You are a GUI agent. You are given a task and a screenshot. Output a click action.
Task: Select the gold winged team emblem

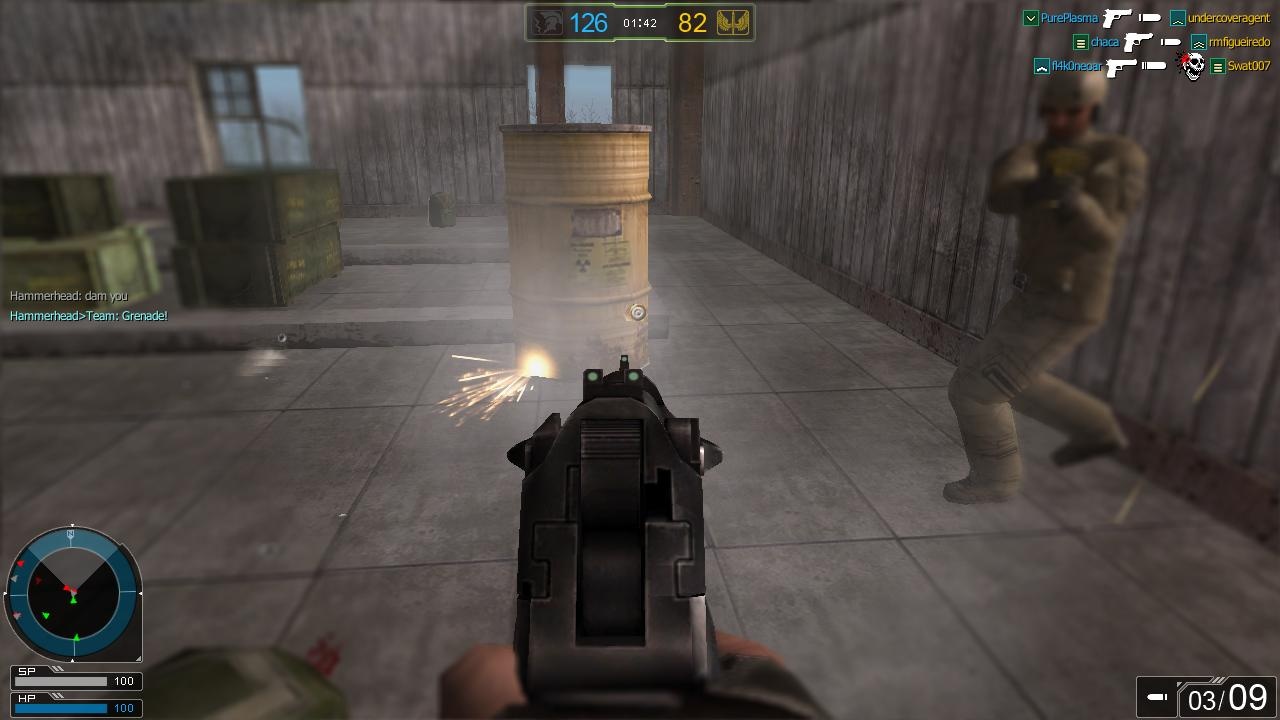click(x=732, y=22)
